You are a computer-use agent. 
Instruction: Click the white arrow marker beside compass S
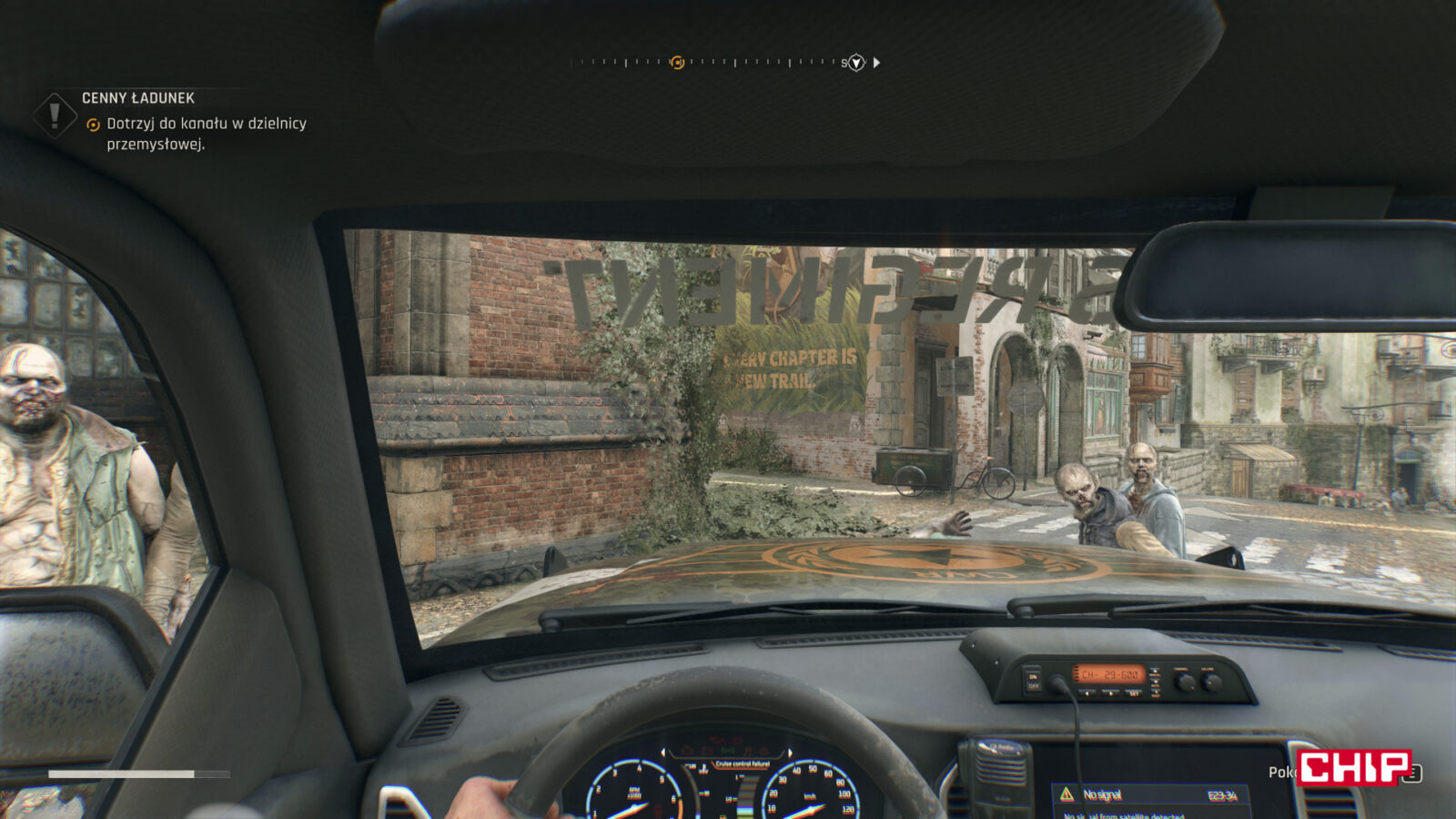[876, 63]
